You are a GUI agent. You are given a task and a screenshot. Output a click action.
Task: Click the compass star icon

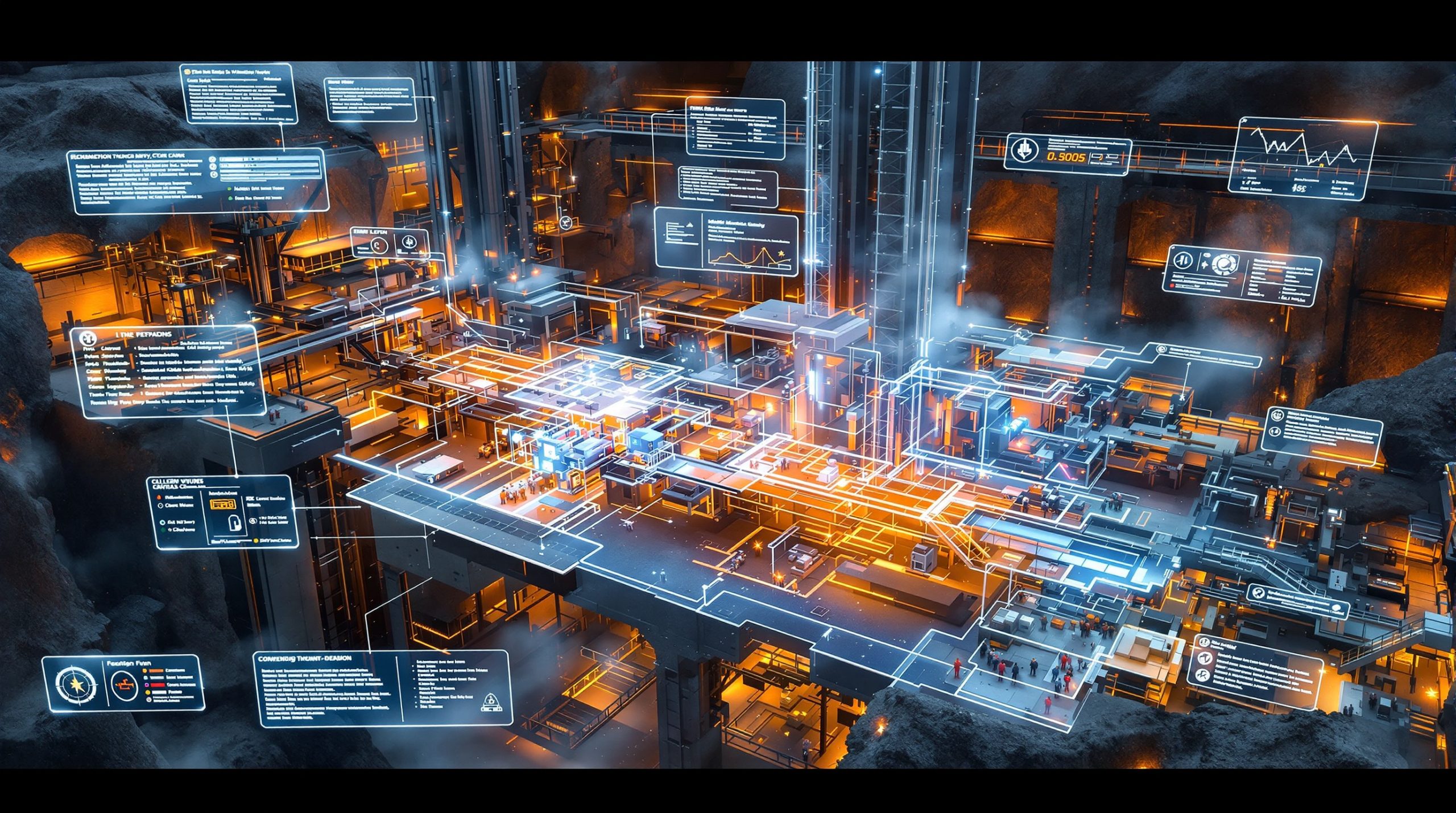tap(76, 684)
